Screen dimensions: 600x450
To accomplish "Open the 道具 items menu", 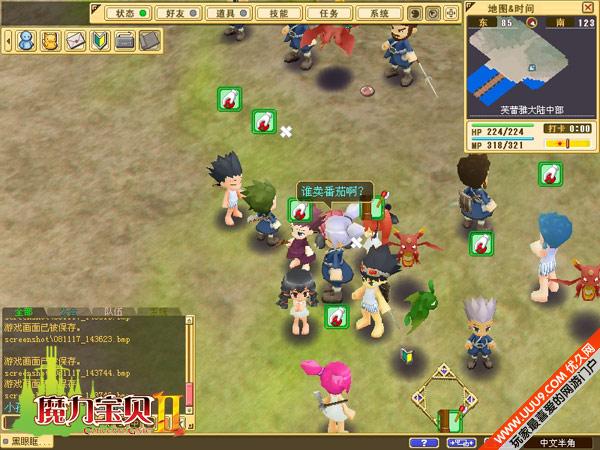I will 224,14.
